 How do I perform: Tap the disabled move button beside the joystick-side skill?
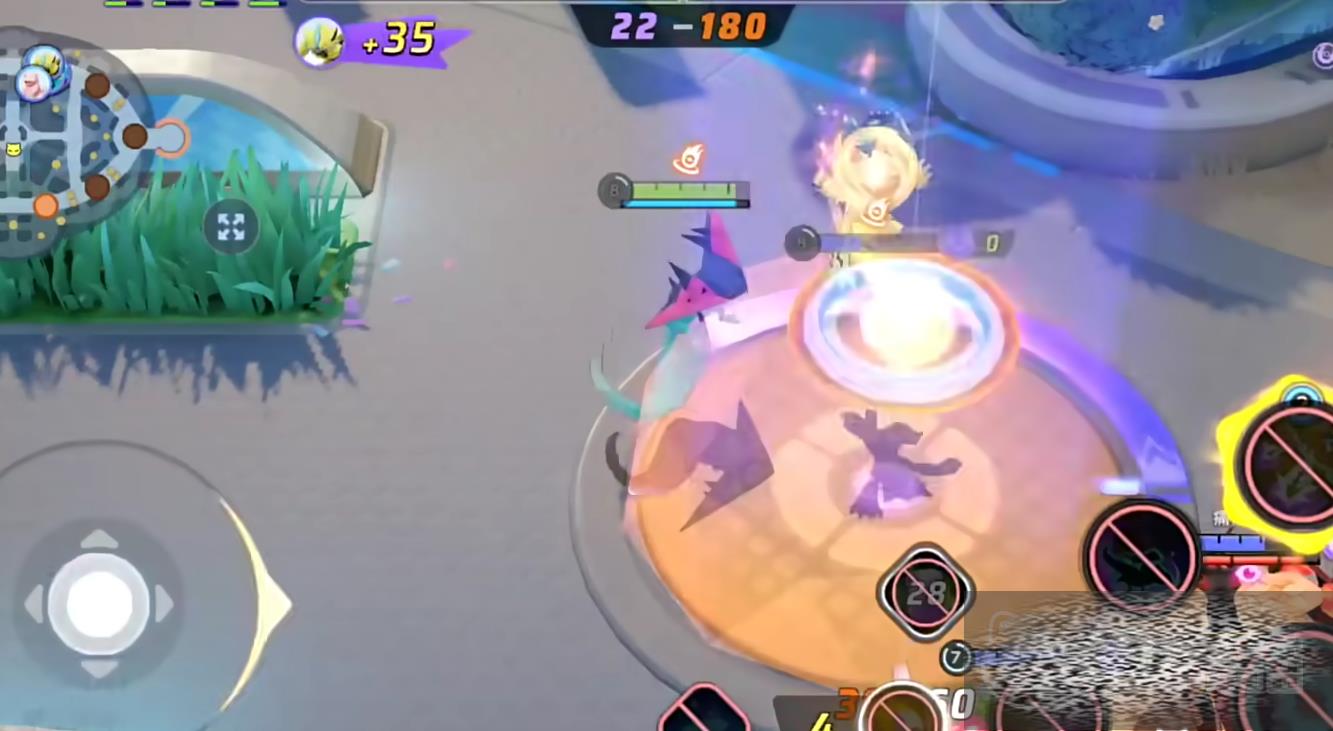point(1142,555)
